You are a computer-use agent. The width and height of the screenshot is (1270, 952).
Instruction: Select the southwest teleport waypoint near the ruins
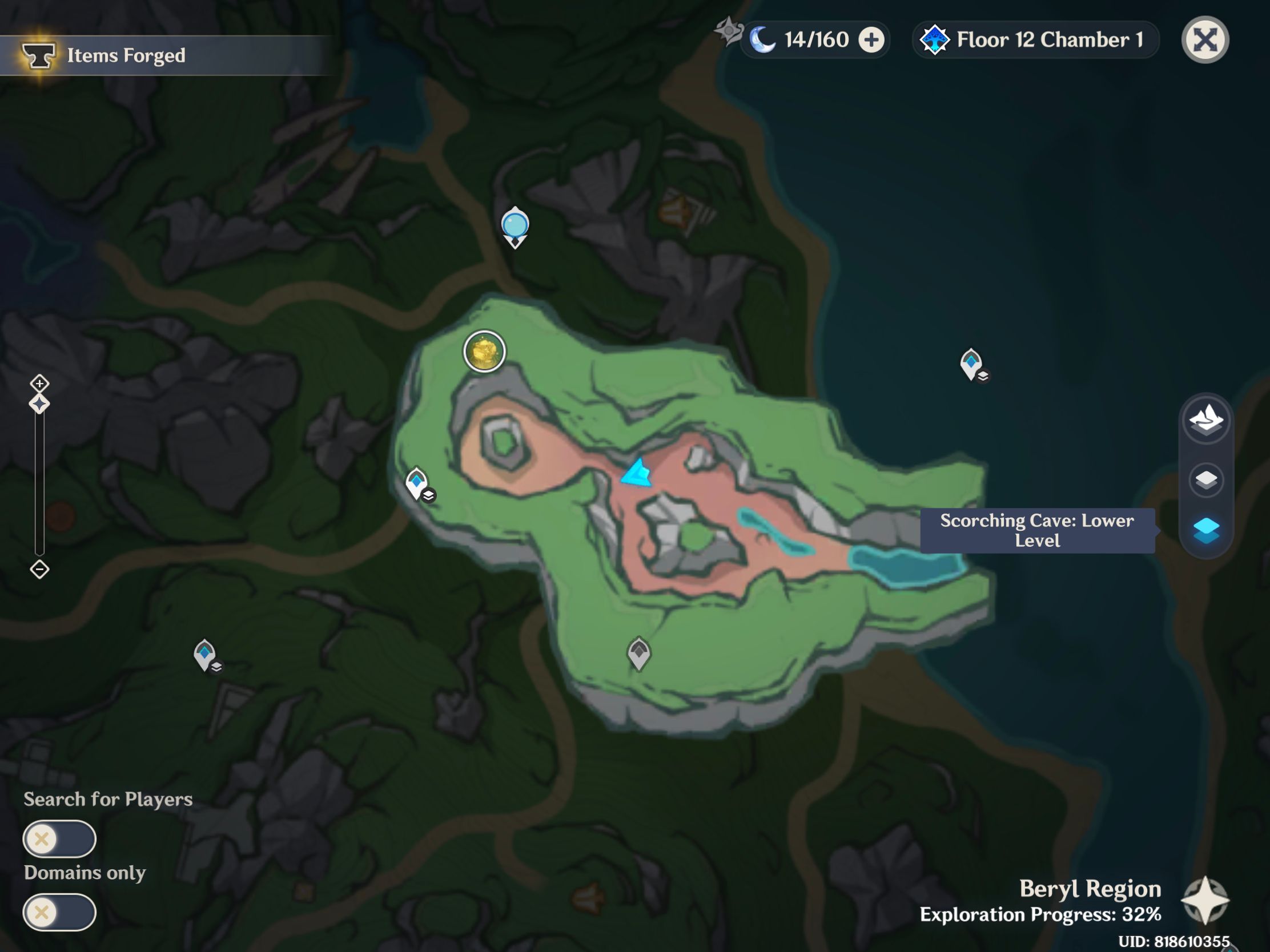(x=206, y=654)
